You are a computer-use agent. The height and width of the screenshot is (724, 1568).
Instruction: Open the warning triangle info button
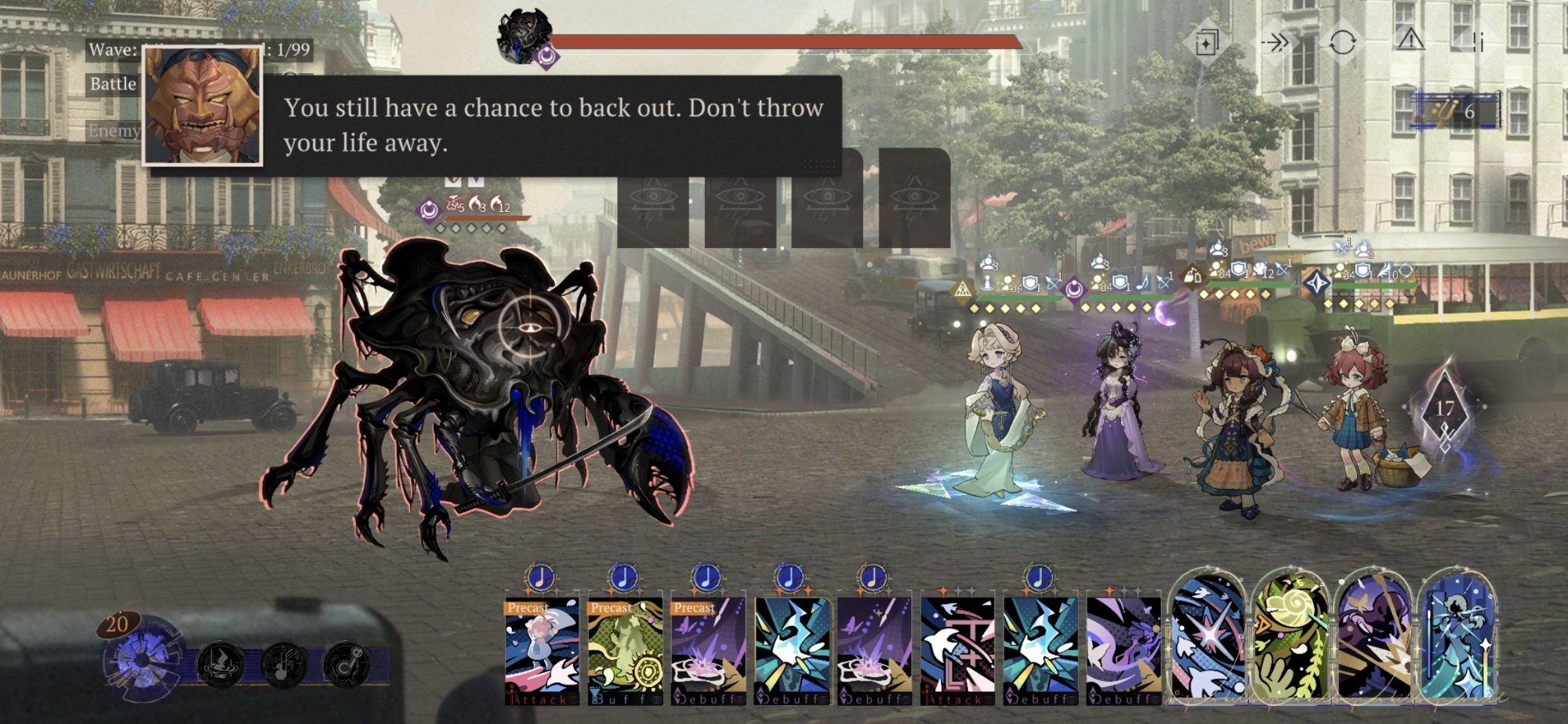click(x=1410, y=39)
